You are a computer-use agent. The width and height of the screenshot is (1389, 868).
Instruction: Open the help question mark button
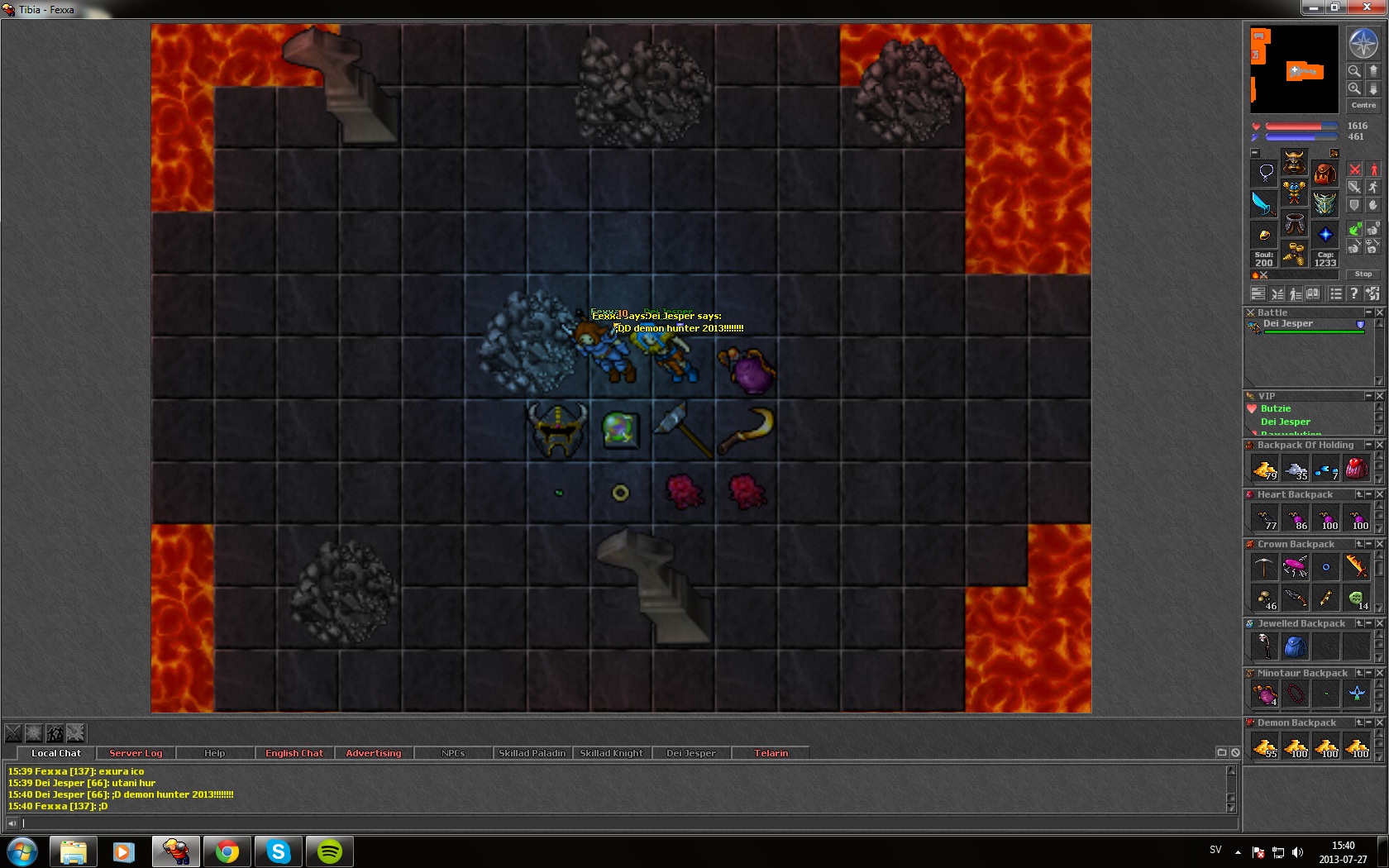(x=1353, y=293)
